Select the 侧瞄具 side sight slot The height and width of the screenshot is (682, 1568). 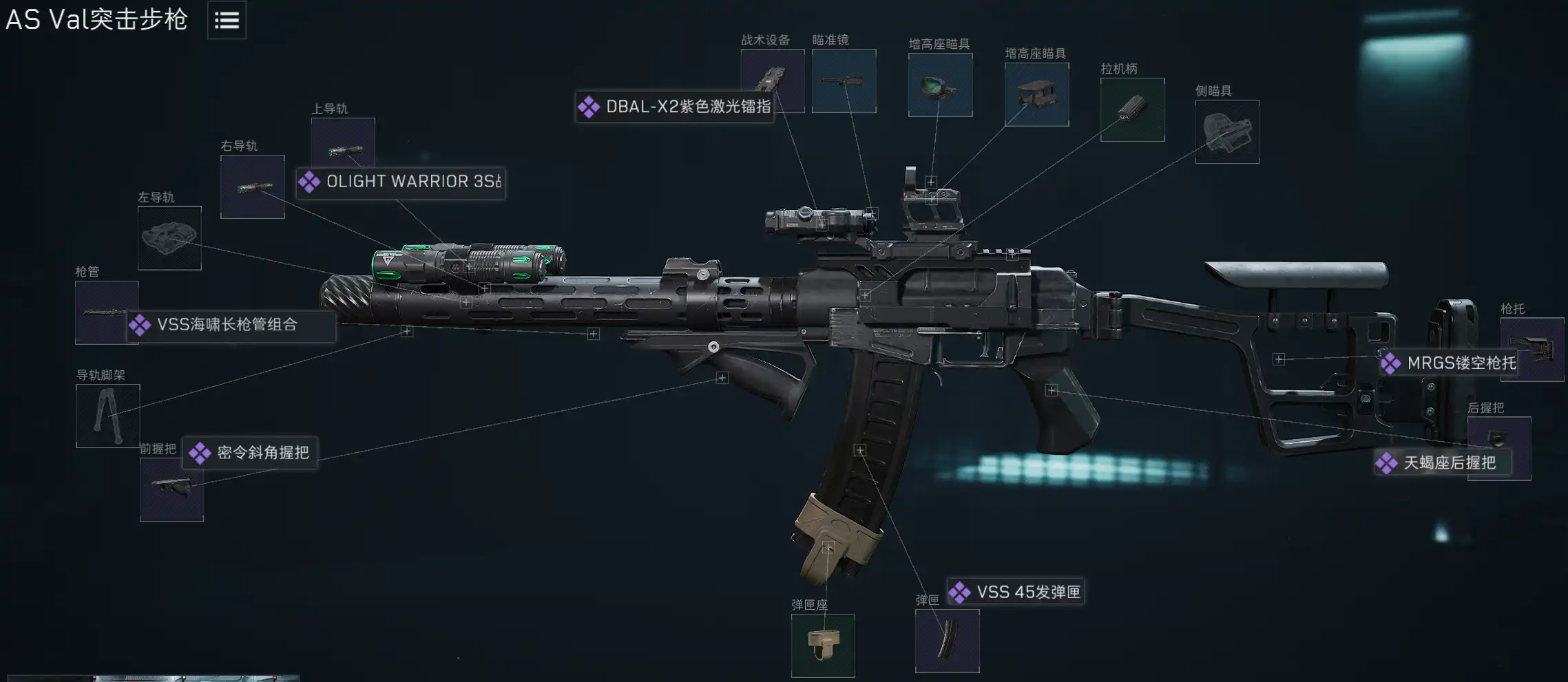tap(1226, 131)
